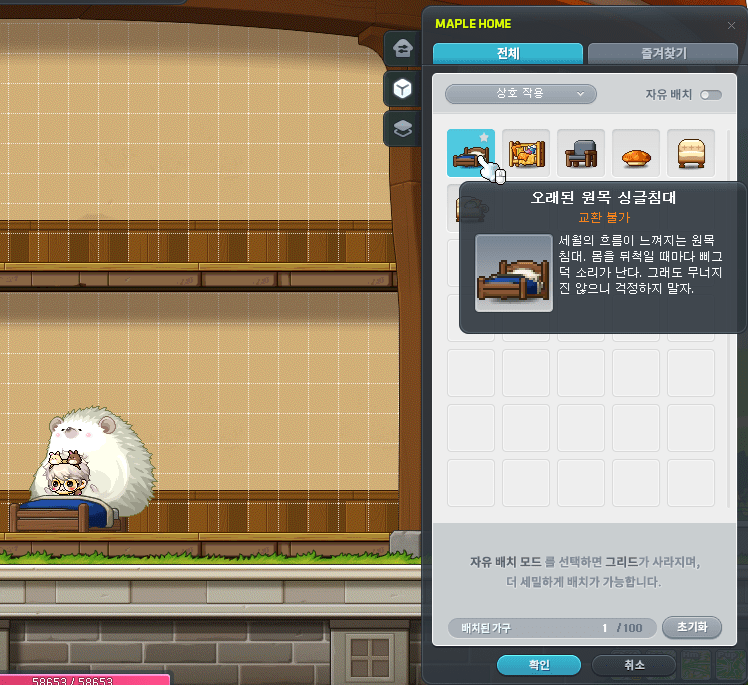The height and width of the screenshot is (685, 748).
Task: Expand the 상호 작용 category dropdown
Action: pos(520,94)
